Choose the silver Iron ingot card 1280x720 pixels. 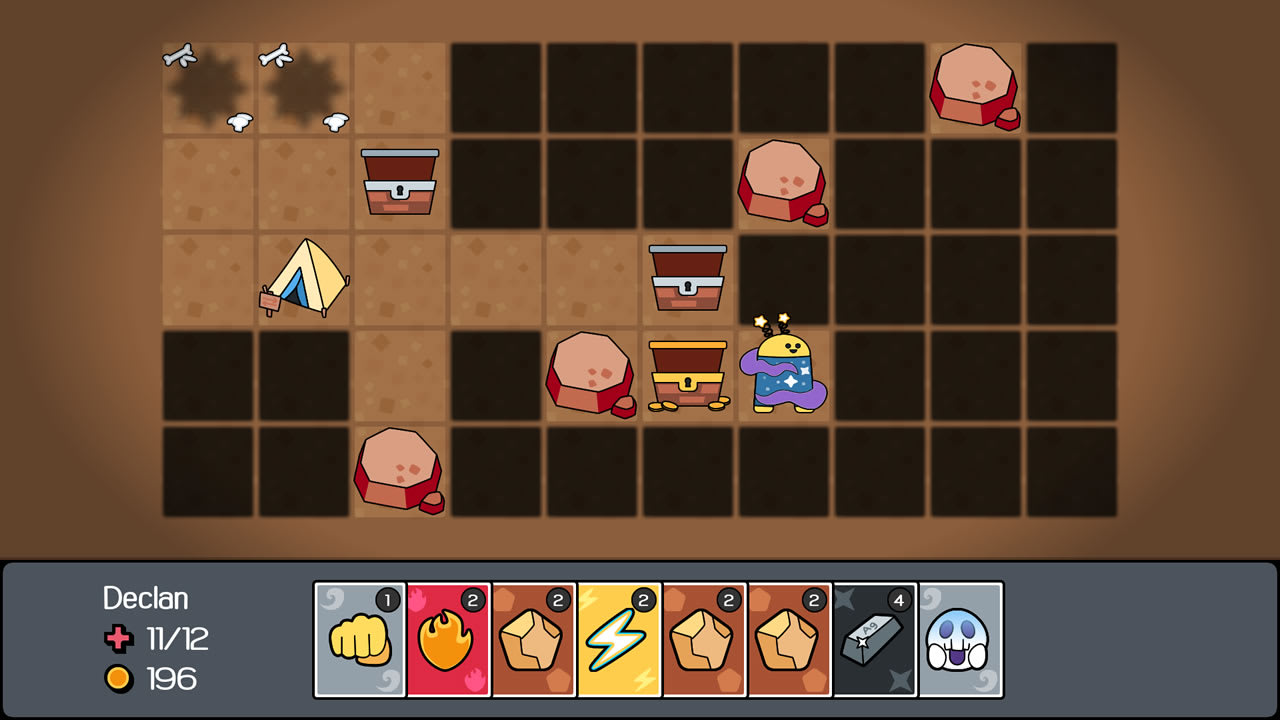[871, 638]
